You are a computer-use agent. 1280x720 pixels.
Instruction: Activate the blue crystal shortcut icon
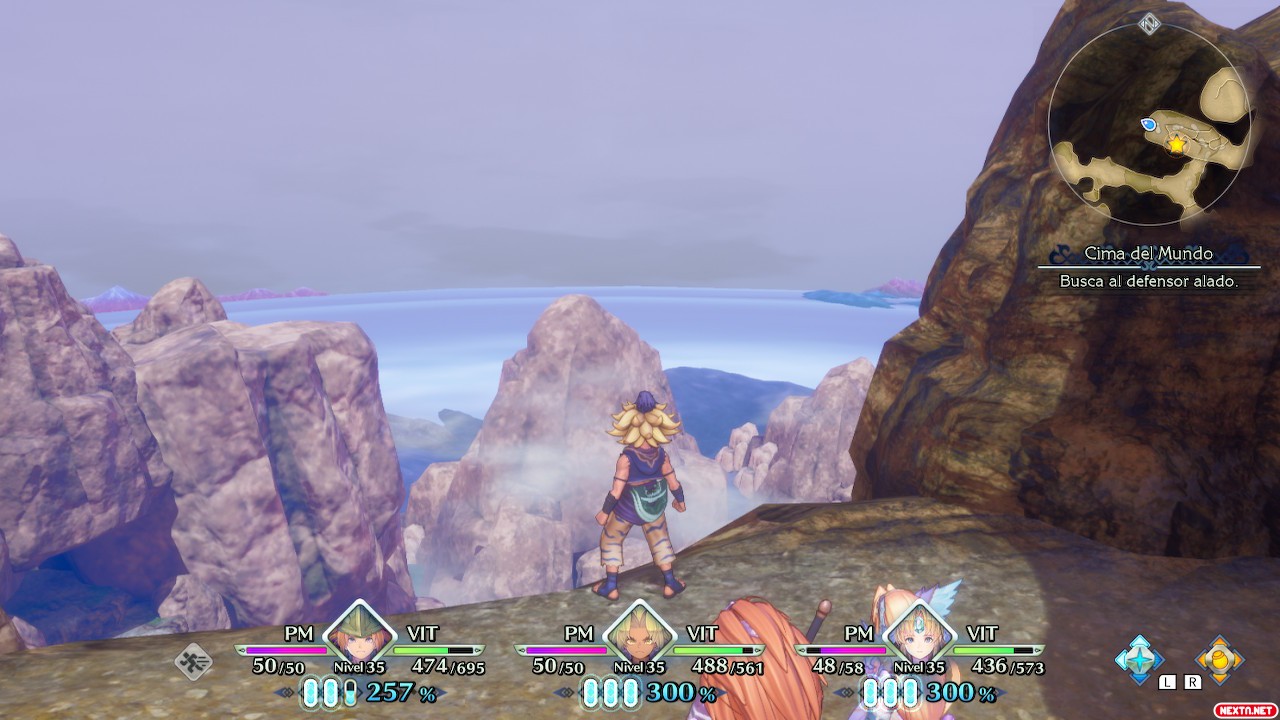1139,659
